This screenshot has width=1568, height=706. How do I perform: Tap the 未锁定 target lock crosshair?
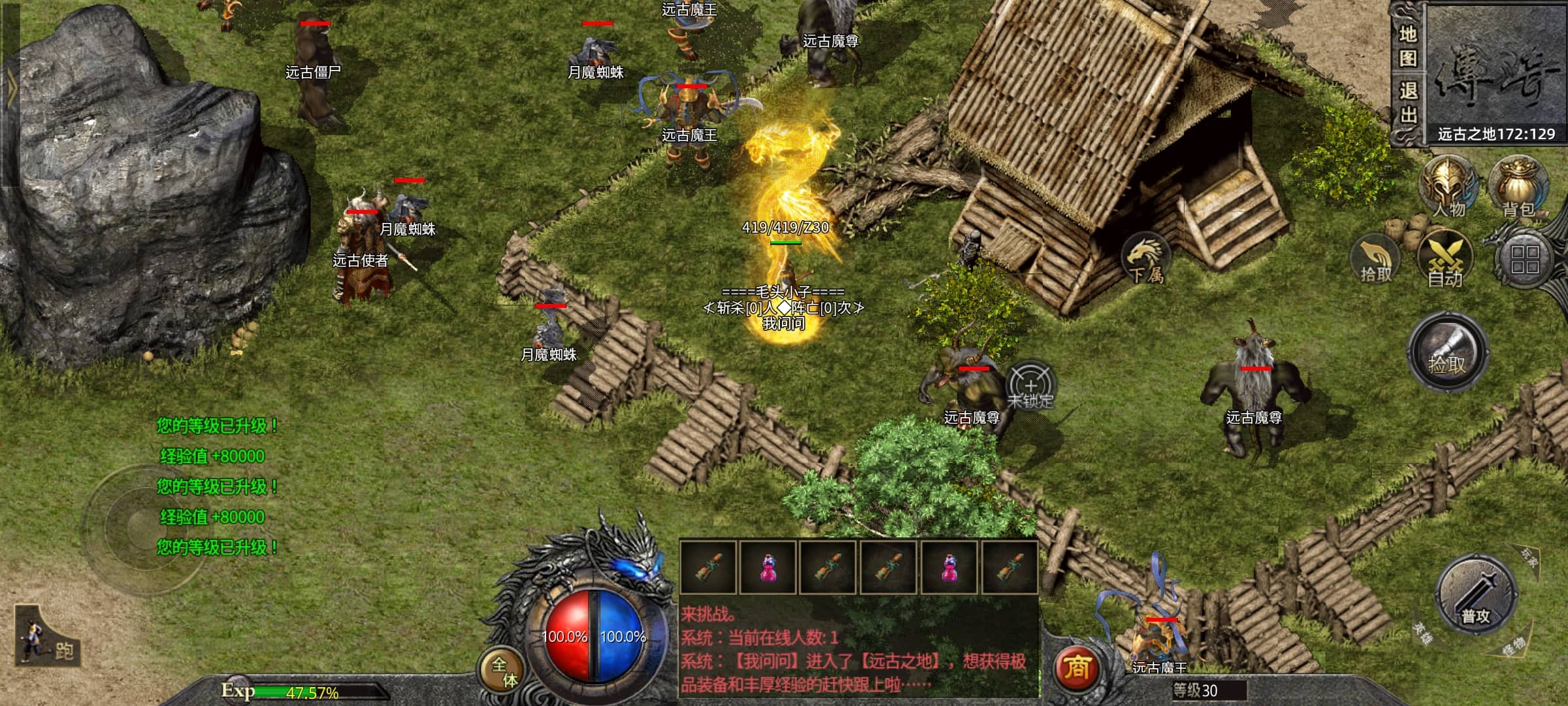(x=1030, y=386)
